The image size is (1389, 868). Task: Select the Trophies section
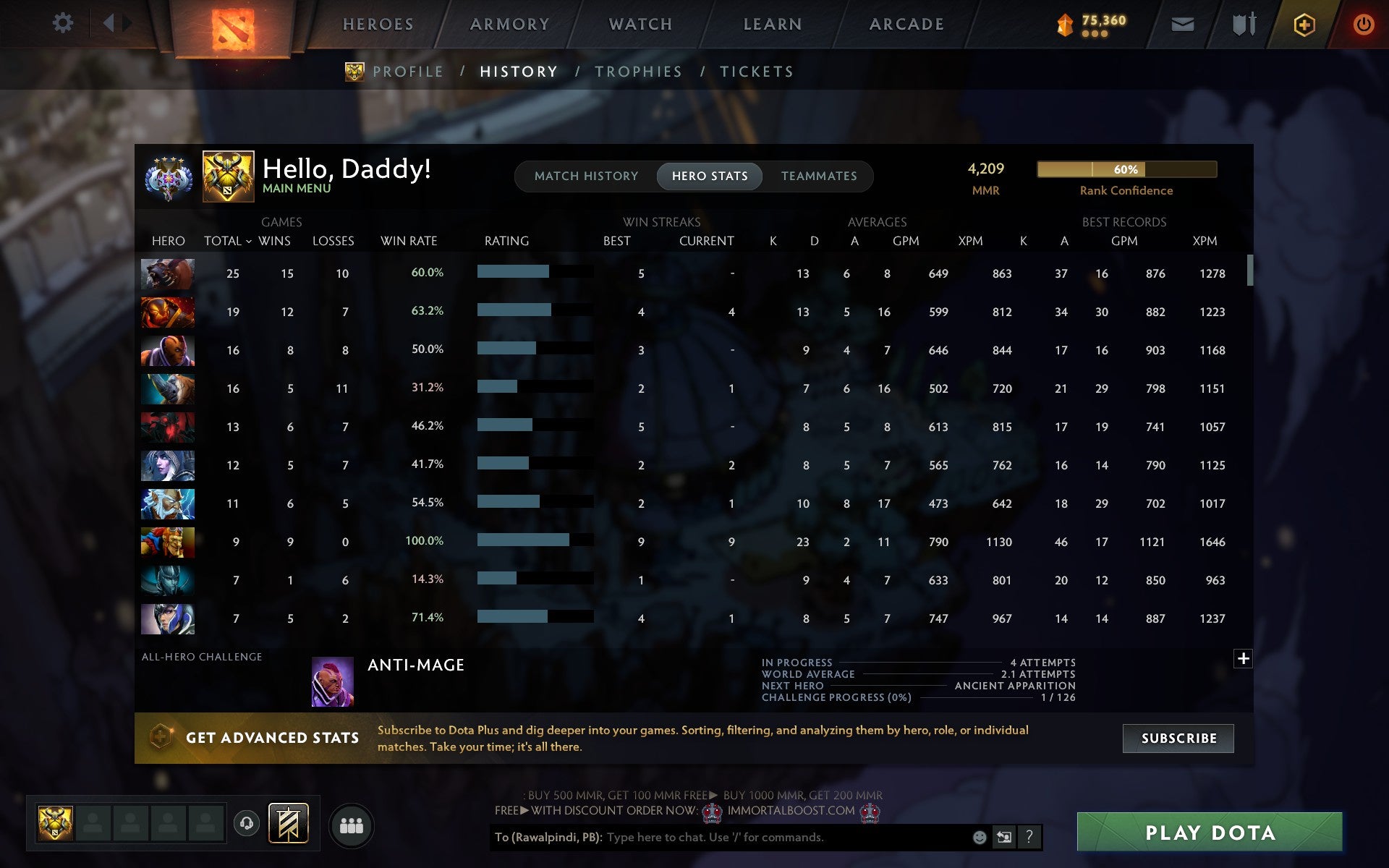pos(638,71)
